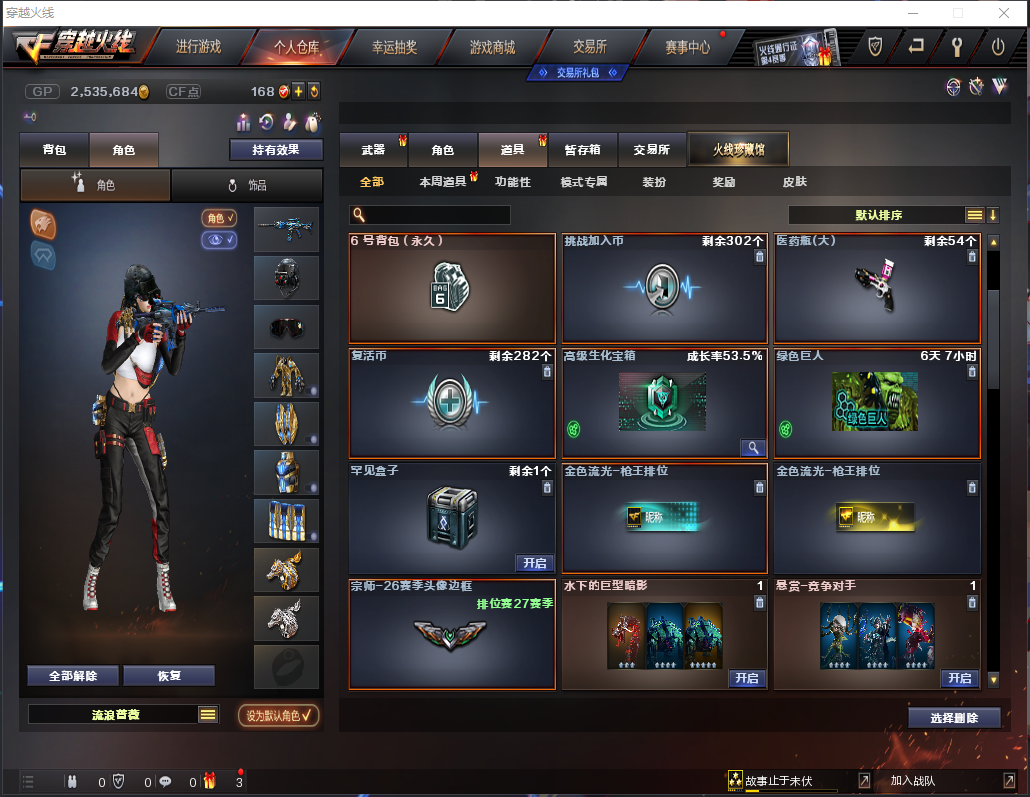Viewport: 1030px width, 797px height.
Task: Show the 皮肤 item category
Action: click(795, 182)
